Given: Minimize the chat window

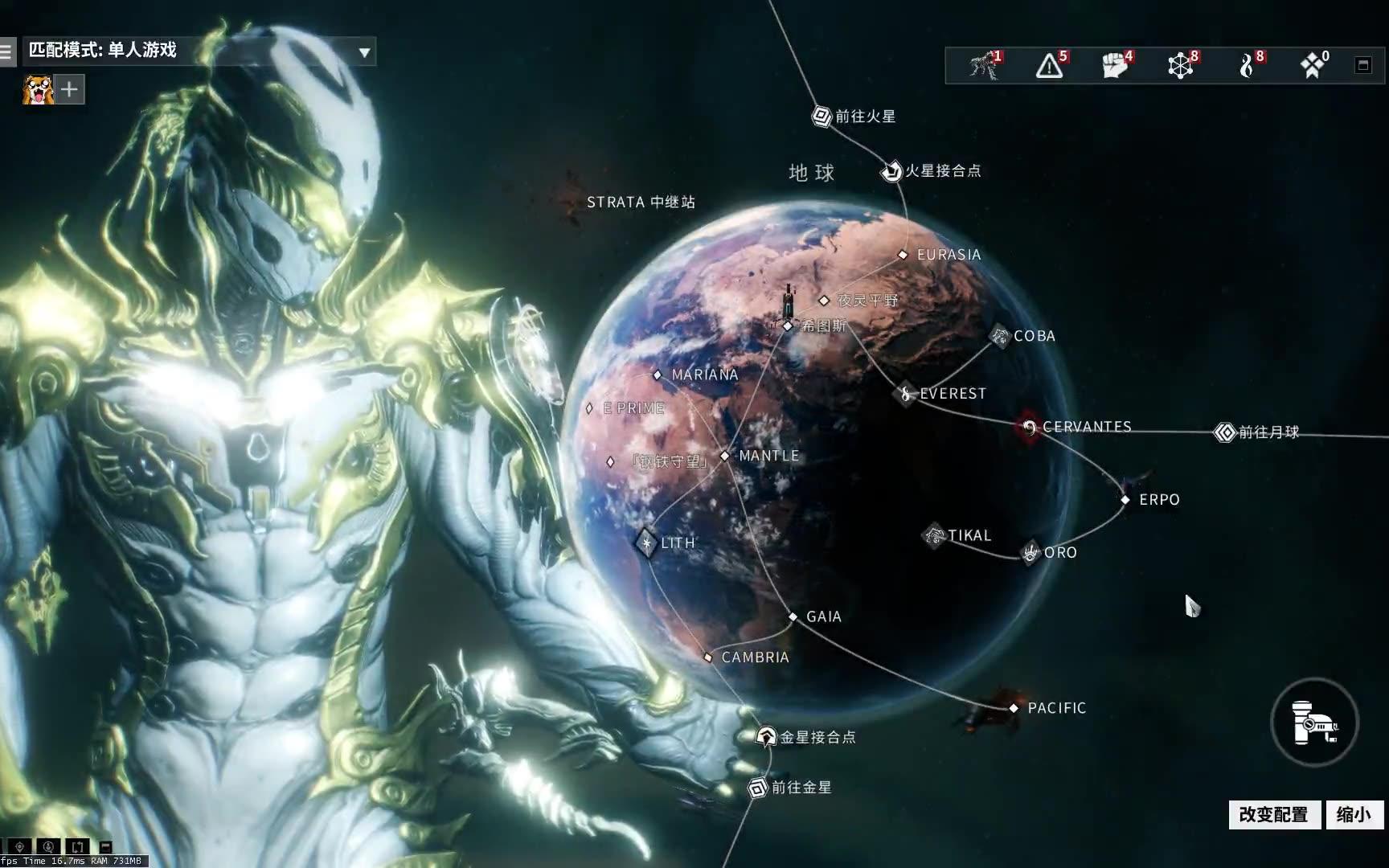Looking at the screenshot, I should tap(105, 845).
